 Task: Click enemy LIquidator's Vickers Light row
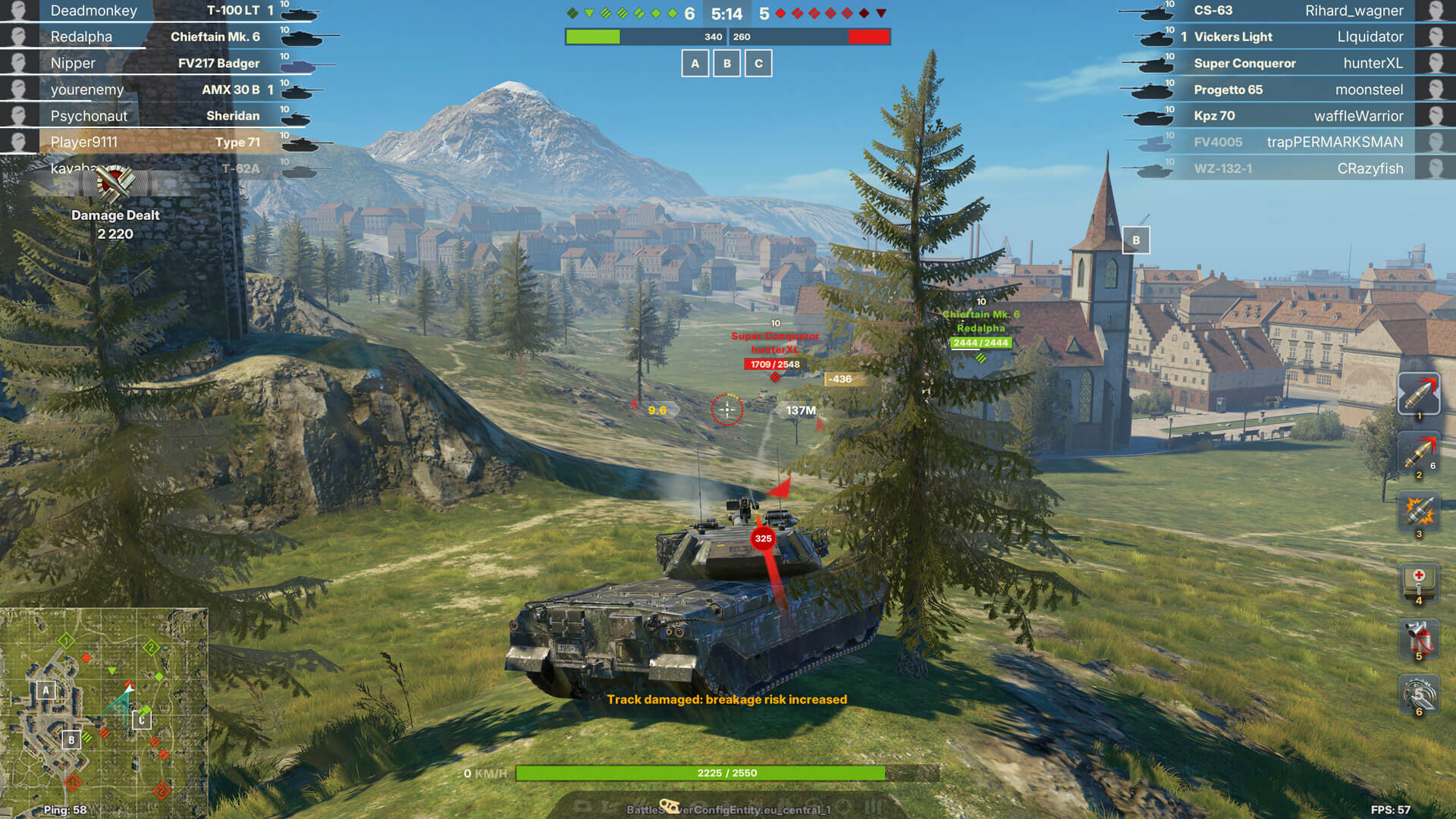1297,36
